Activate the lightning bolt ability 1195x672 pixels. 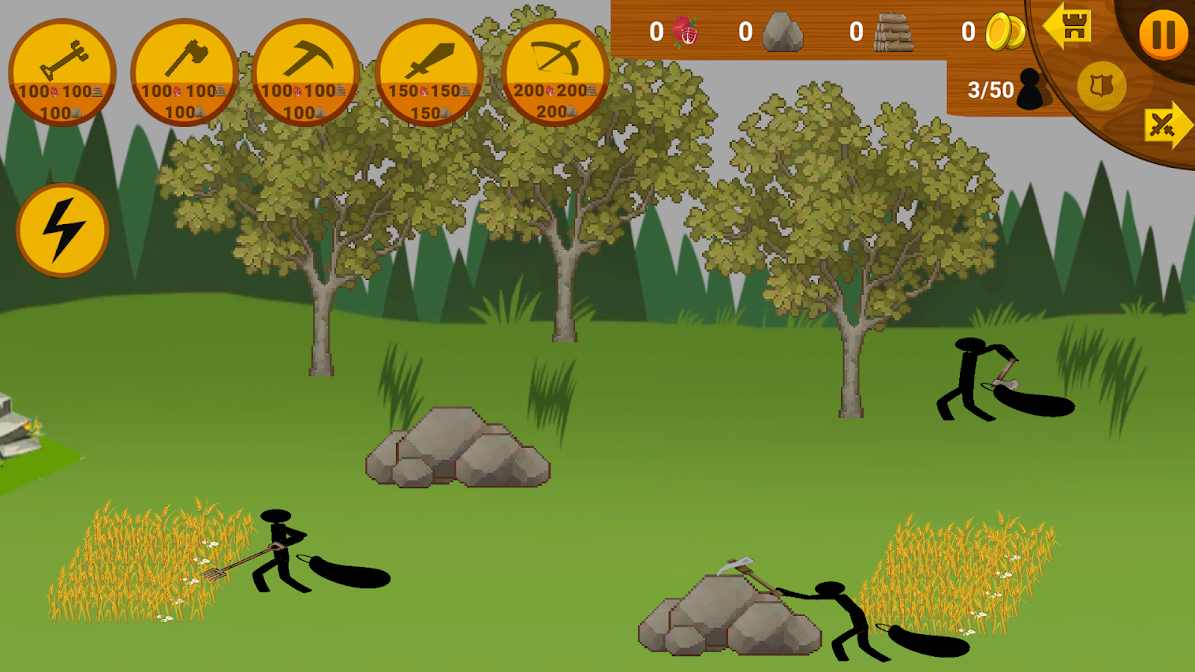pyautogui.click(x=62, y=230)
